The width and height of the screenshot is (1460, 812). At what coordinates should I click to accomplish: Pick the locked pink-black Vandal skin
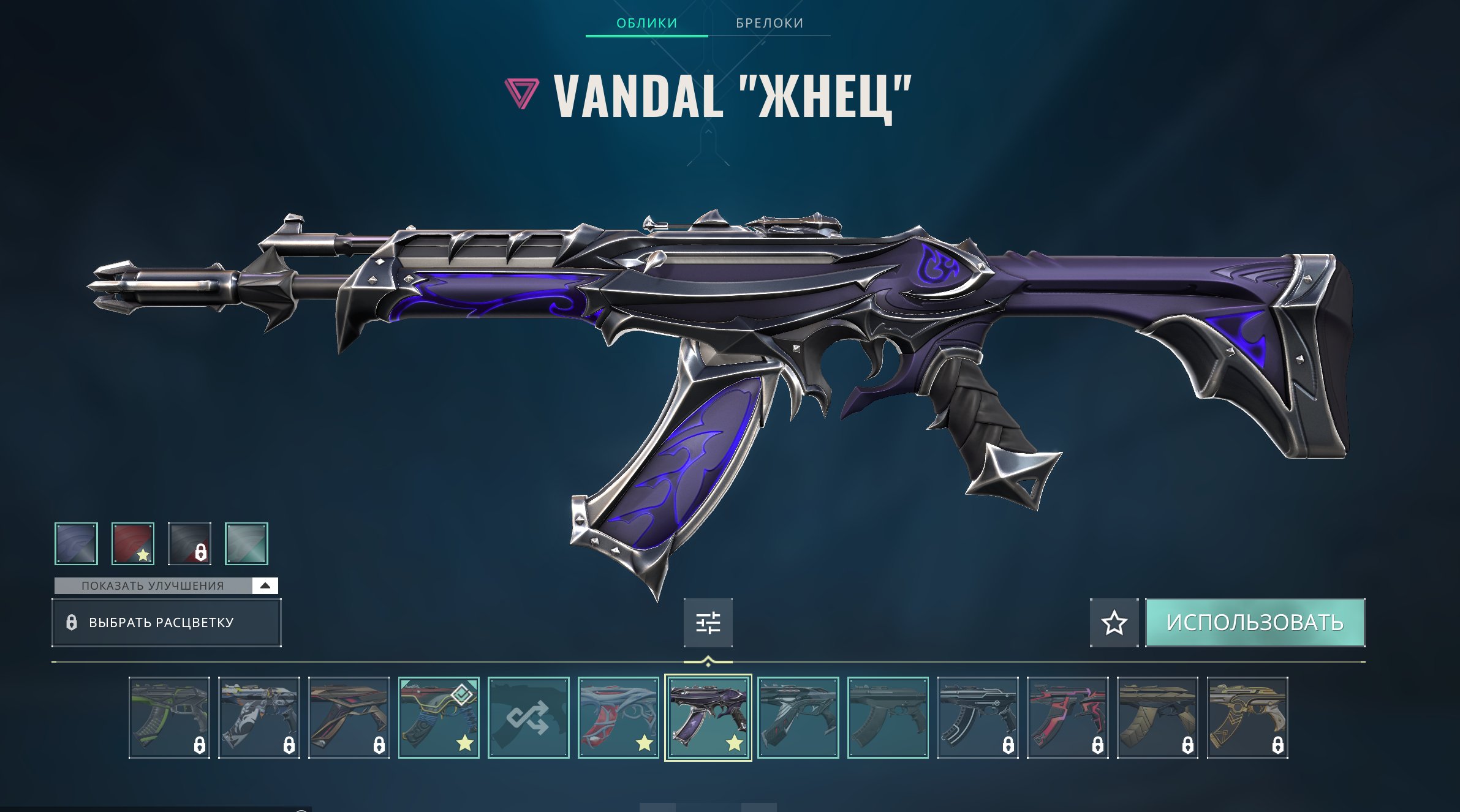(1067, 718)
